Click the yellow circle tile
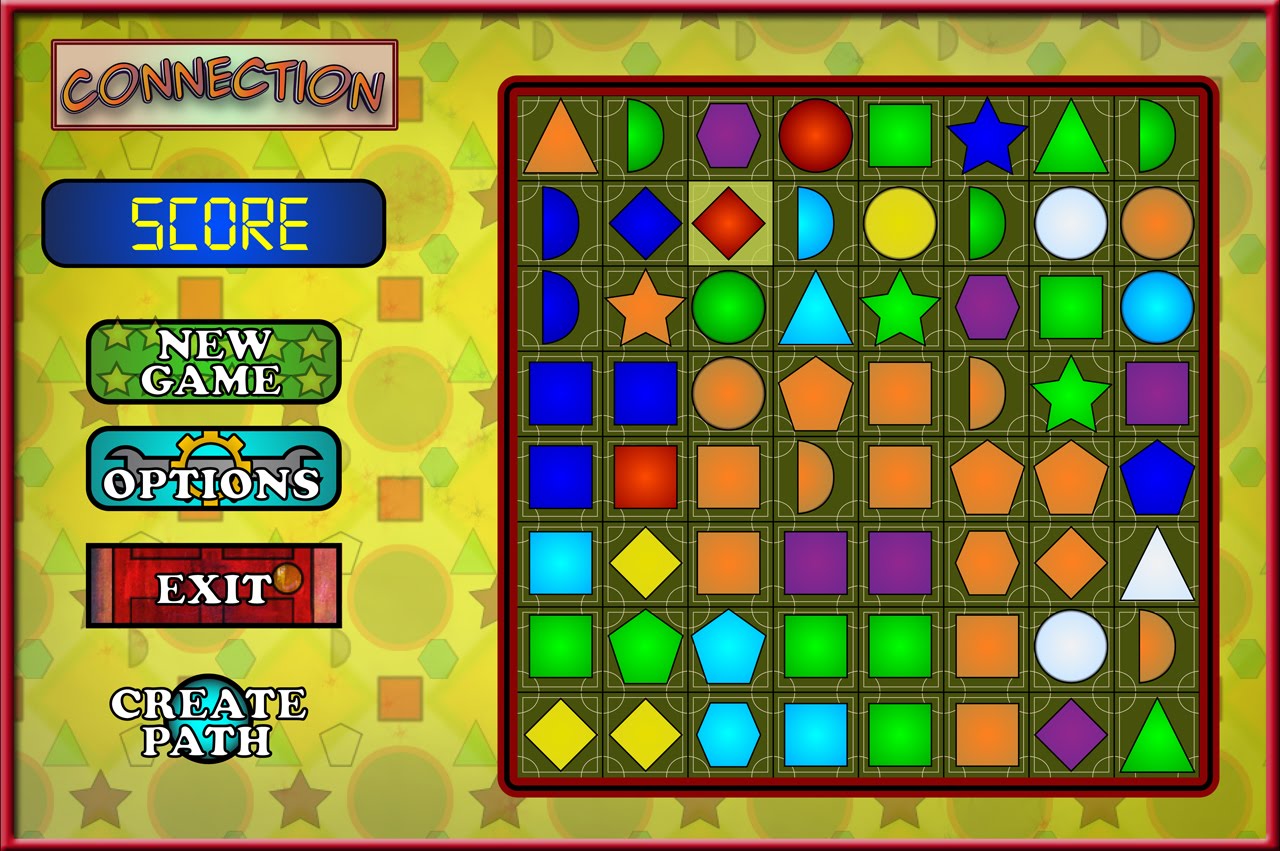Viewport: 1280px width, 851px height. click(x=899, y=222)
